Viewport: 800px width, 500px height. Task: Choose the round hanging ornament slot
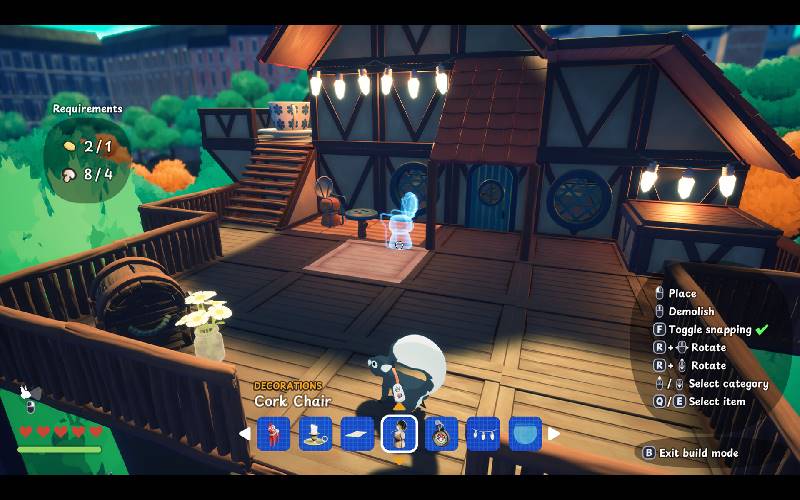441,433
